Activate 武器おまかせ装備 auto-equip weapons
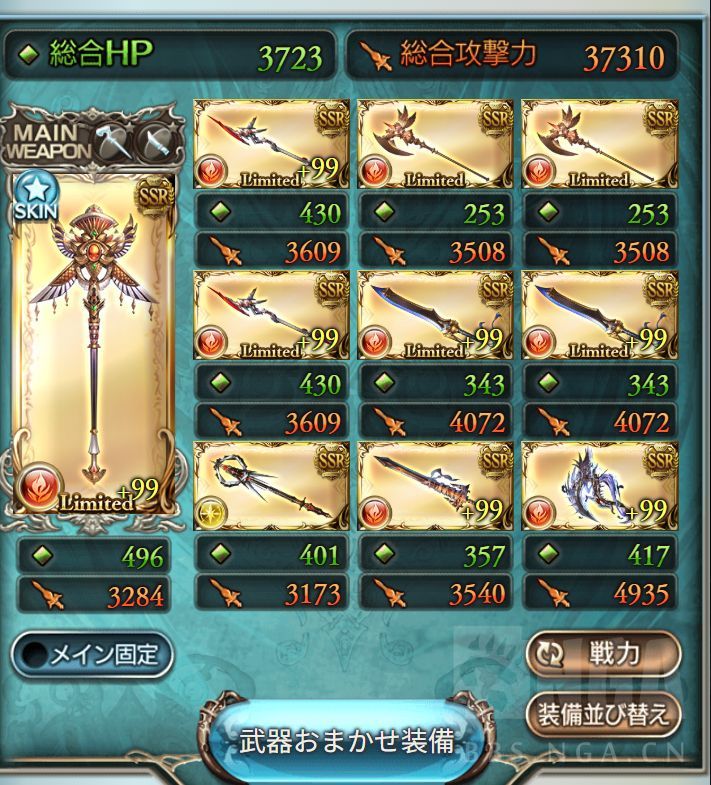711x785 pixels. (346, 742)
